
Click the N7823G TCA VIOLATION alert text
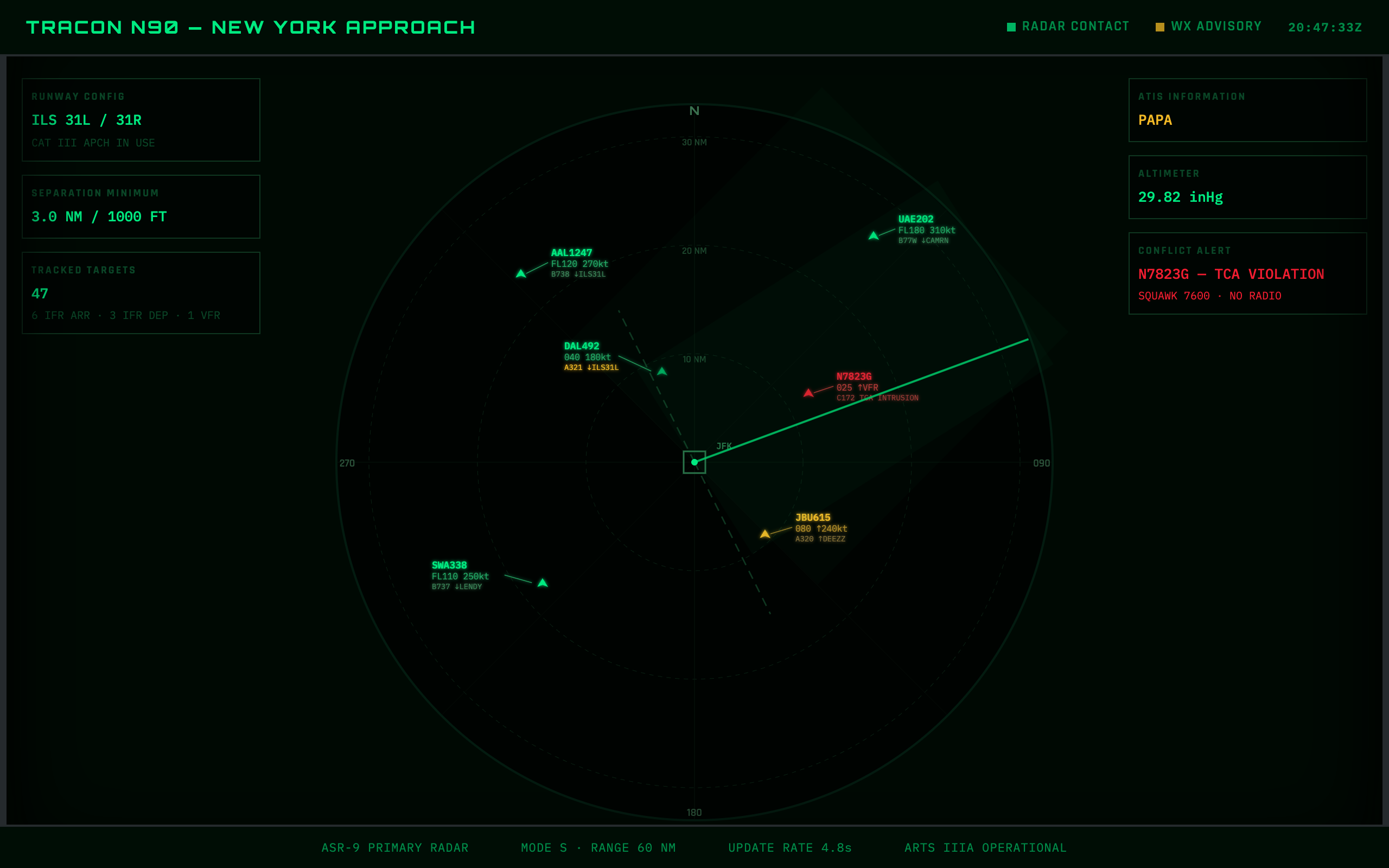pyautogui.click(x=1231, y=275)
